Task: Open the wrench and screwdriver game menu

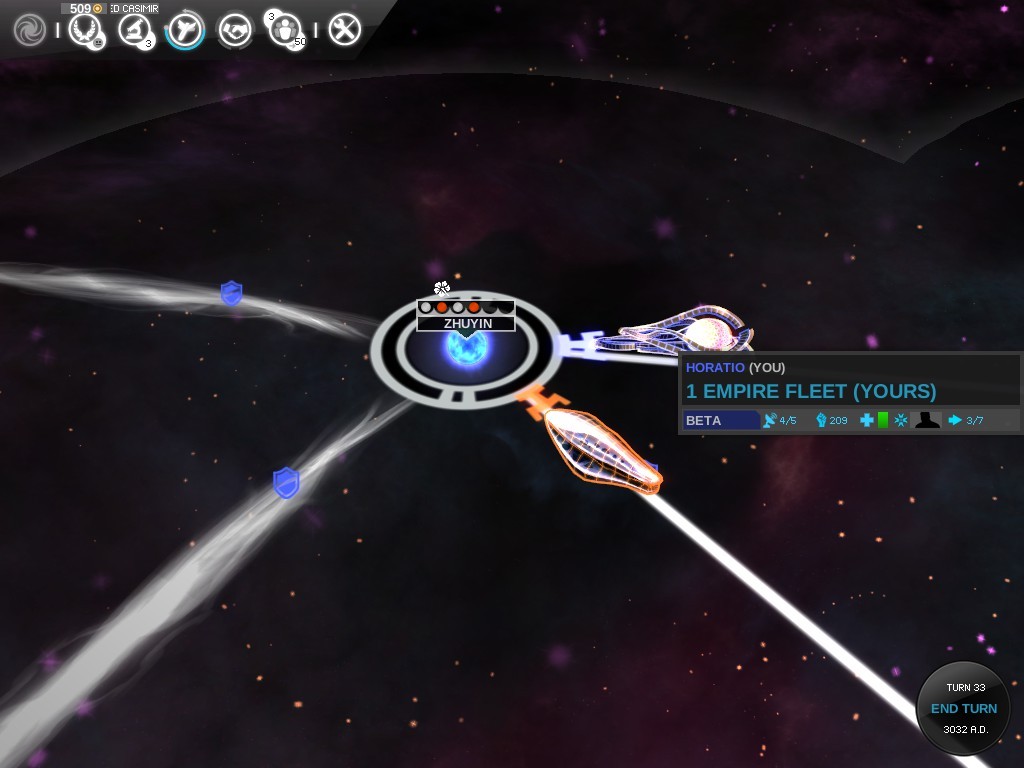Action: coord(344,30)
